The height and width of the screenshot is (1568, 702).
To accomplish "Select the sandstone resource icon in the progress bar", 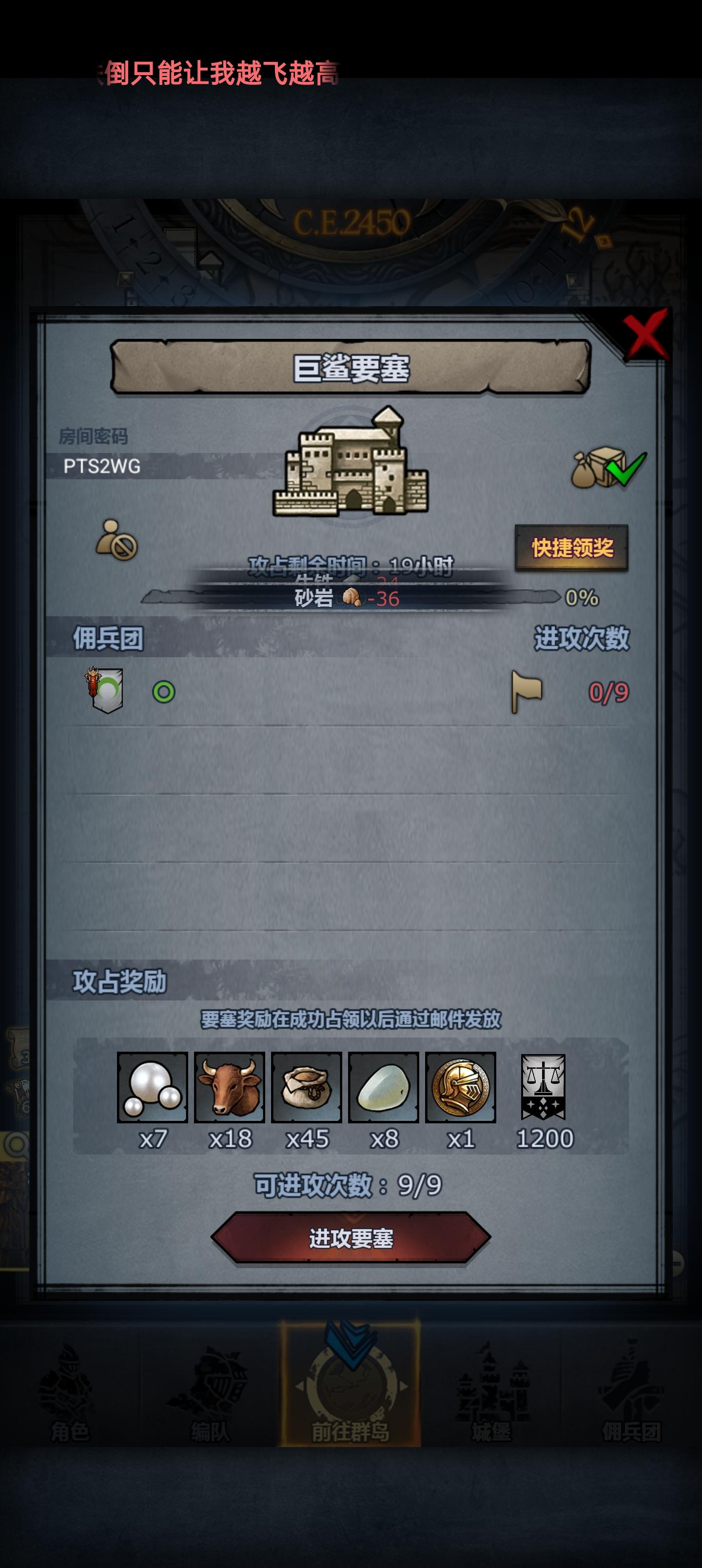I will pyautogui.click(x=352, y=598).
